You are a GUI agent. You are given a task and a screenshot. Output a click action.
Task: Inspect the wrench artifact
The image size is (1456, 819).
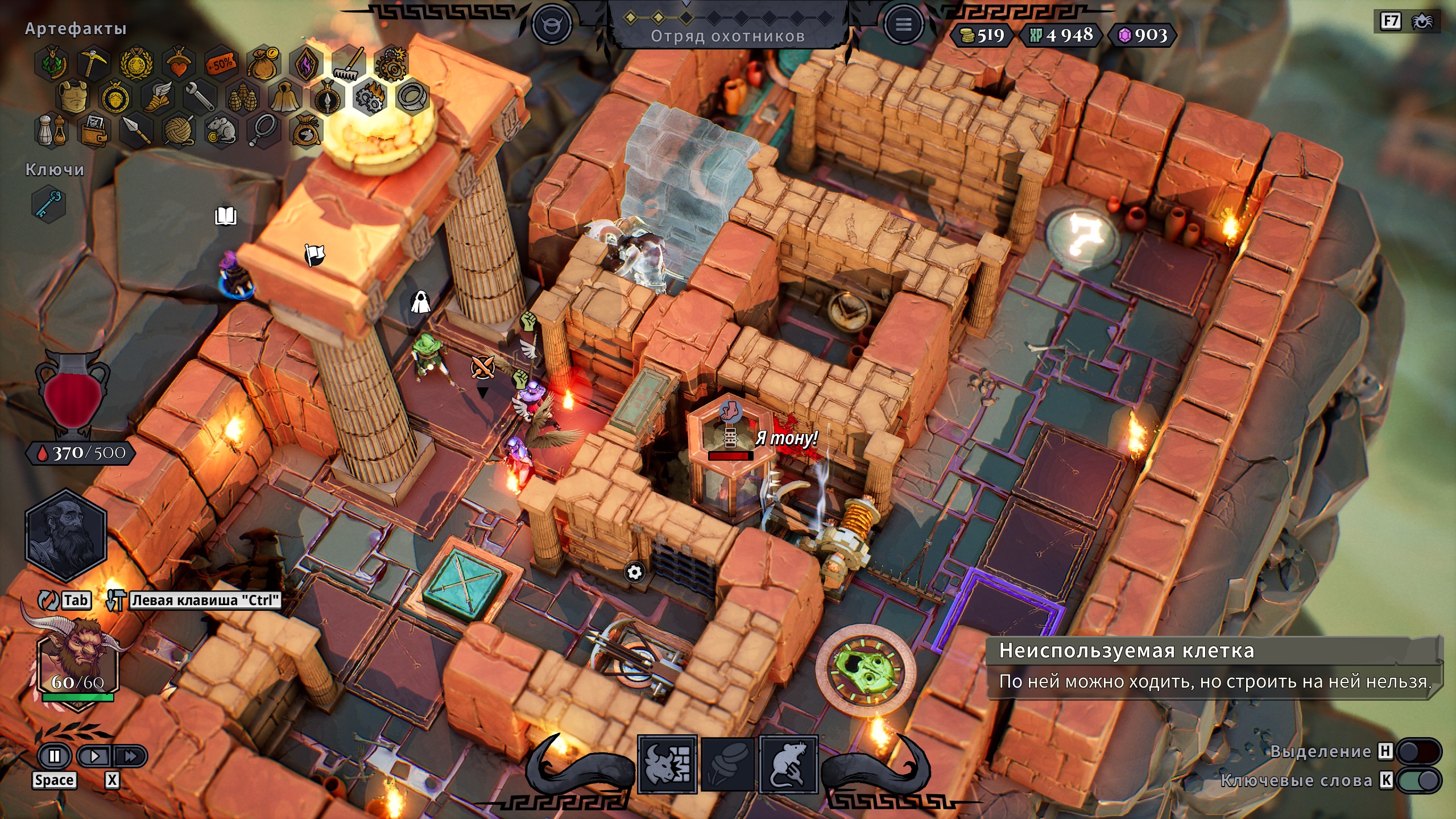[x=200, y=97]
